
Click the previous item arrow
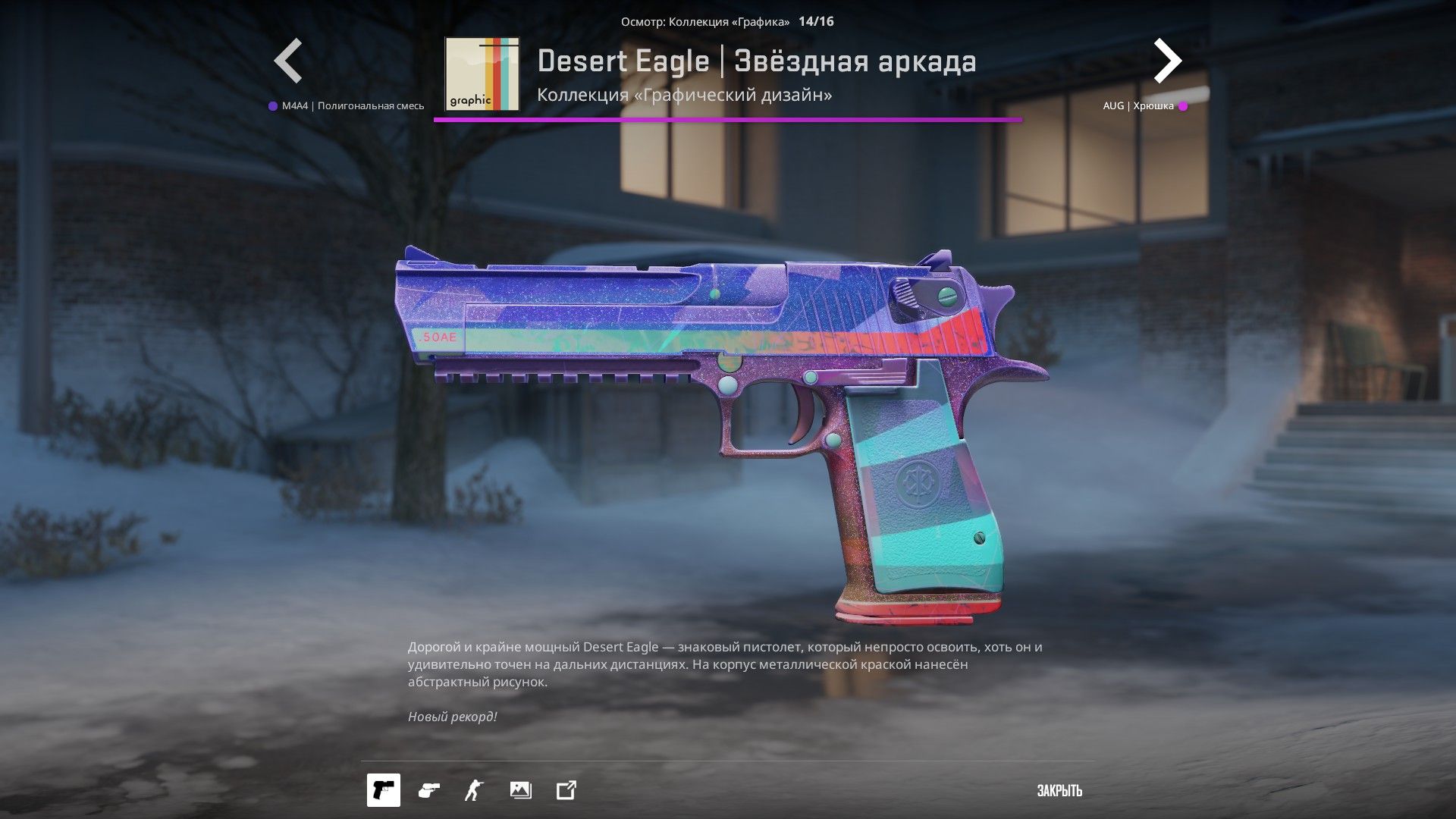pos(290,60)
